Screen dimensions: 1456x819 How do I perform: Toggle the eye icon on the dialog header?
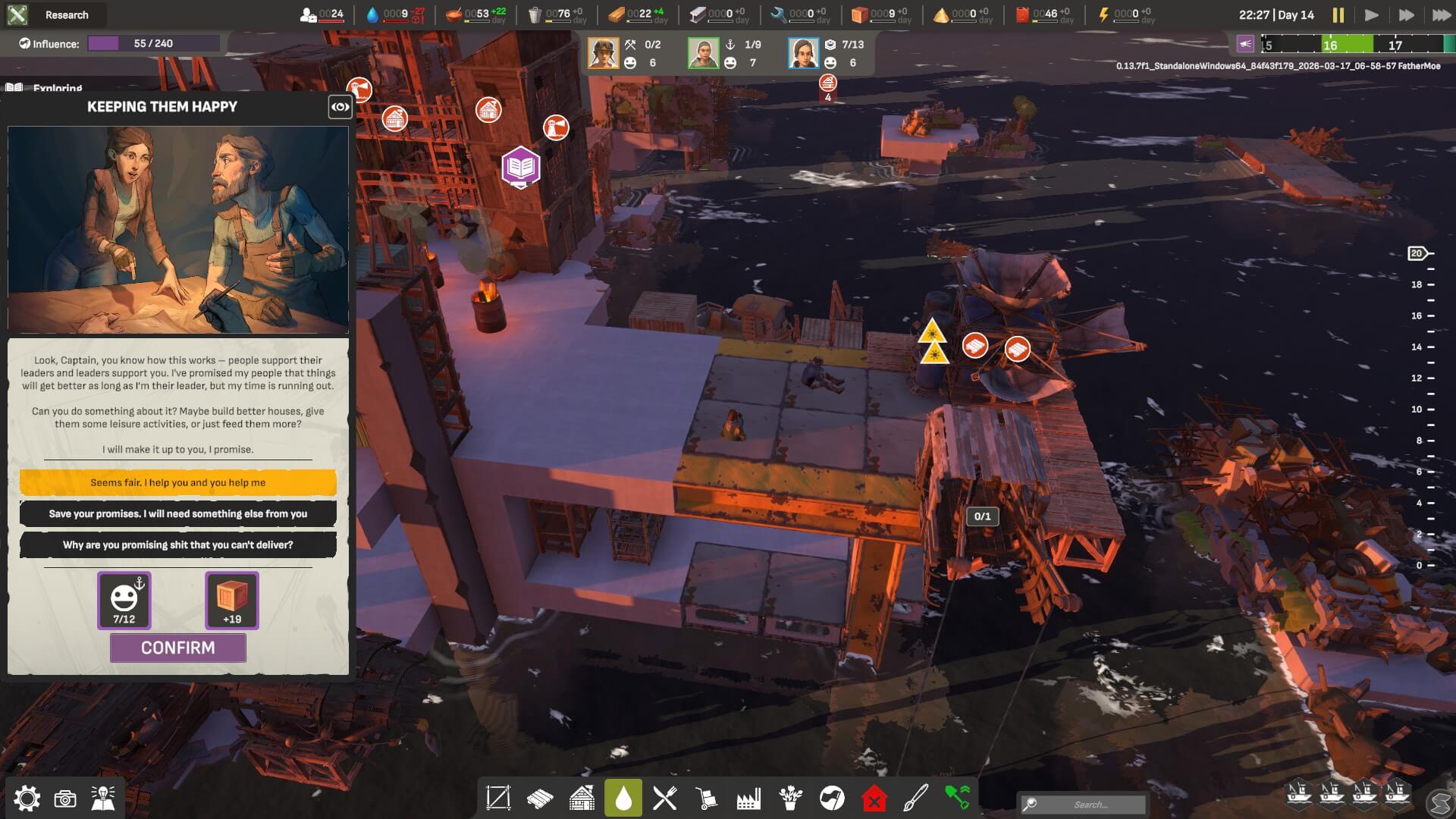coord(339,106)
